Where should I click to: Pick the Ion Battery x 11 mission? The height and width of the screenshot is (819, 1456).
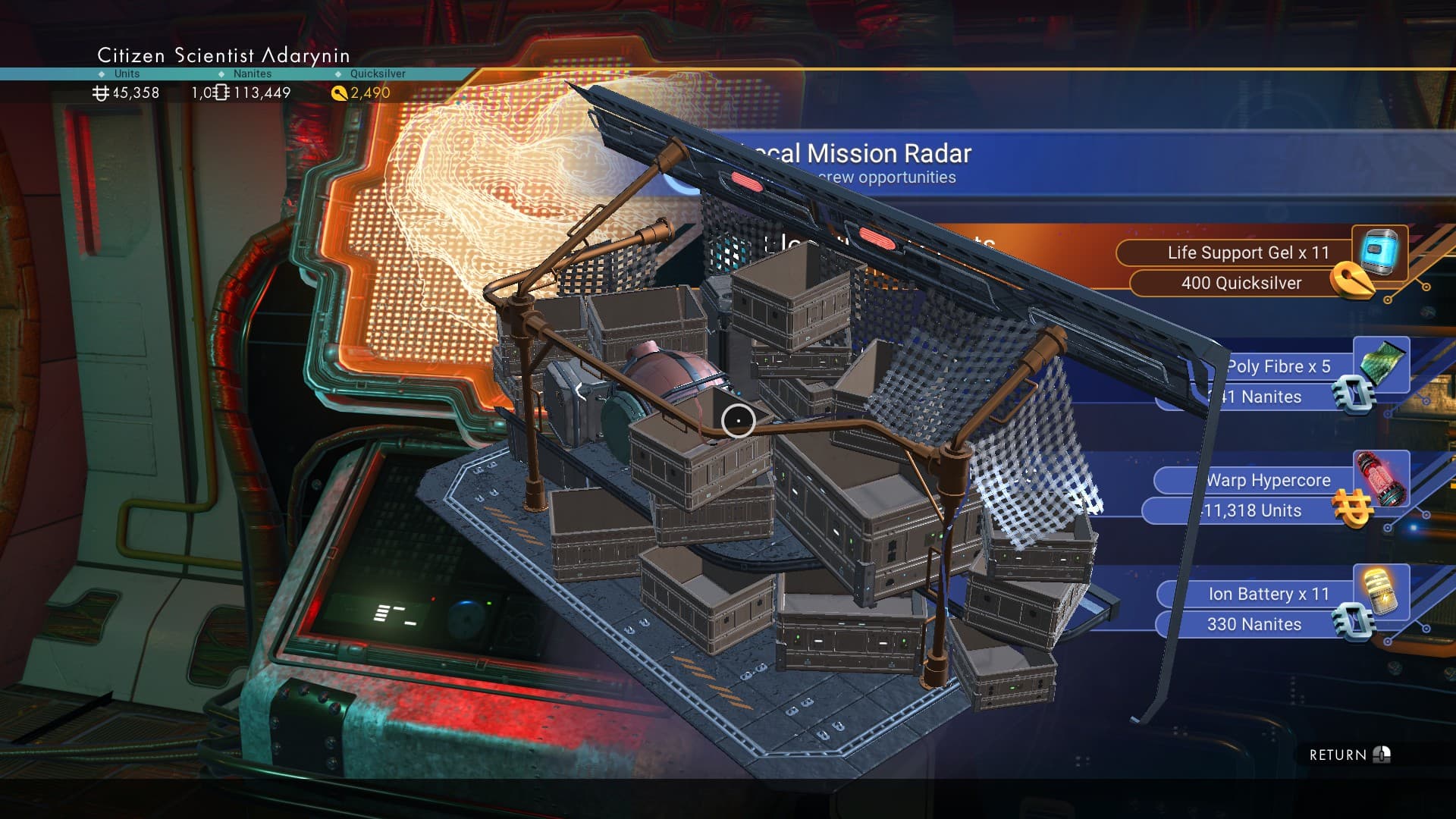click(1268, 595)
